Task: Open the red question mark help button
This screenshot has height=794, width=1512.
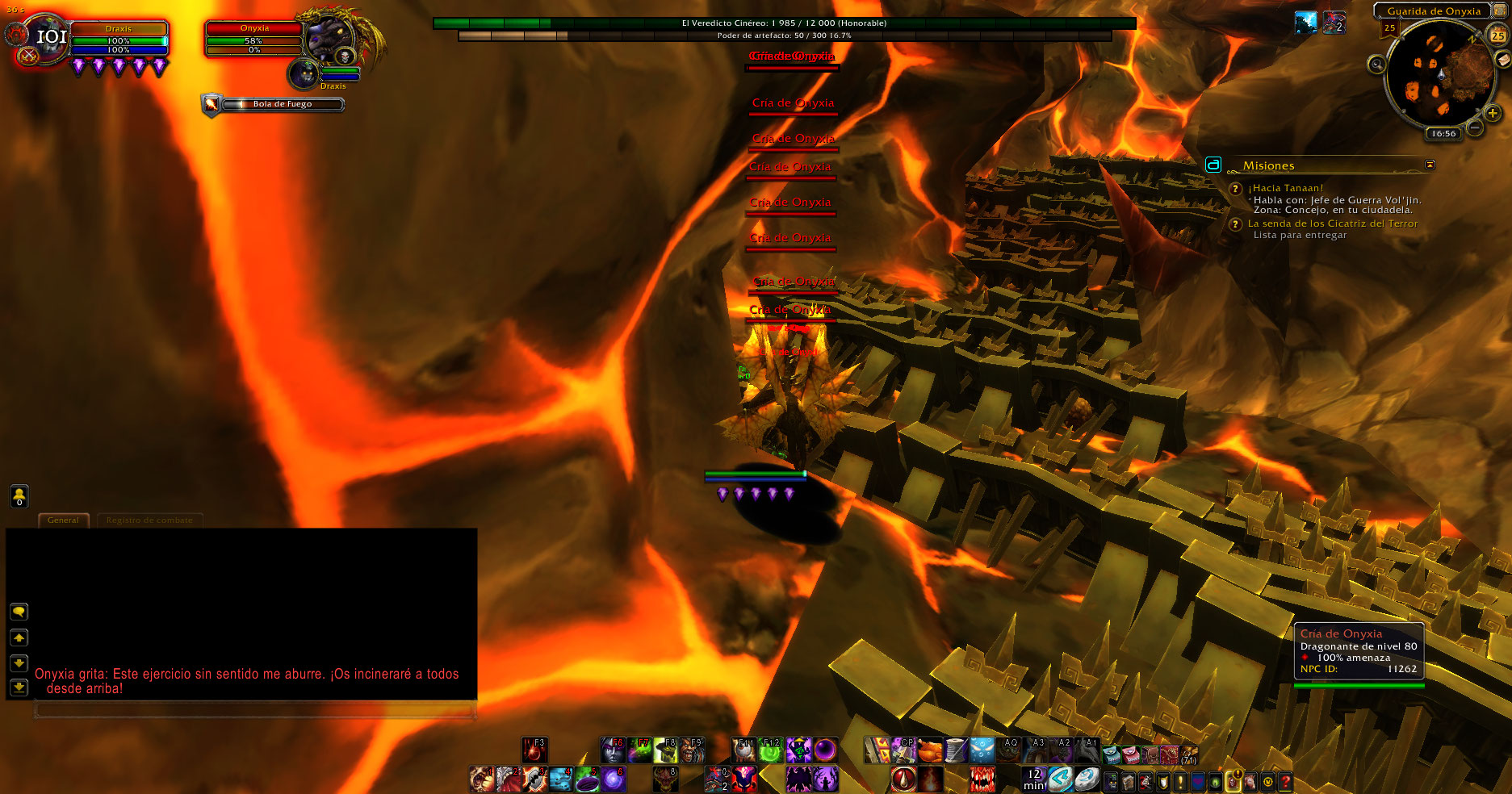Action: (1285, 781)
